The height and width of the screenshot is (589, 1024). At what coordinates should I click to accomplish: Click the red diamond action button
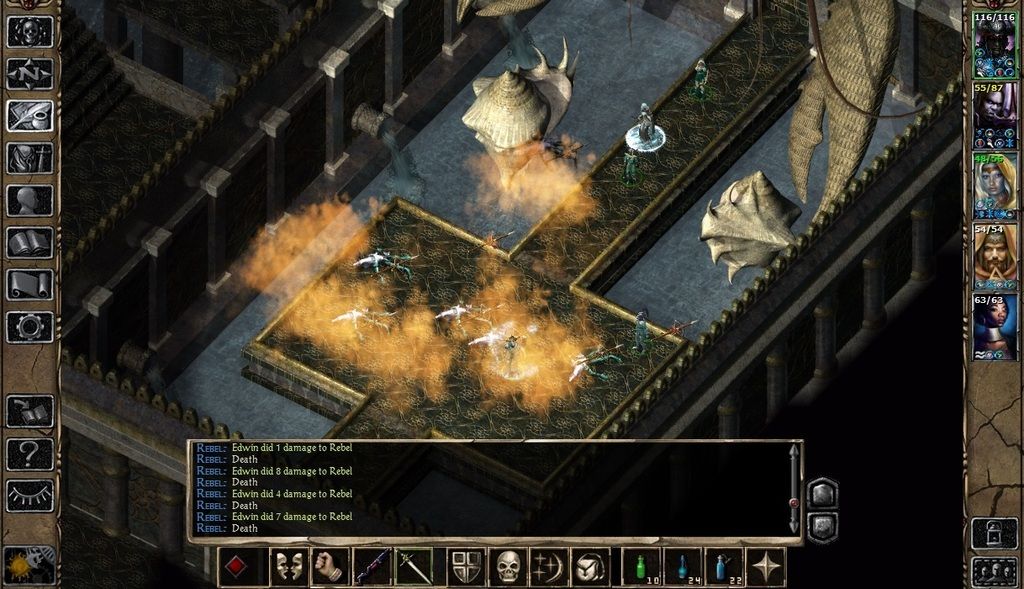point(237,567)
